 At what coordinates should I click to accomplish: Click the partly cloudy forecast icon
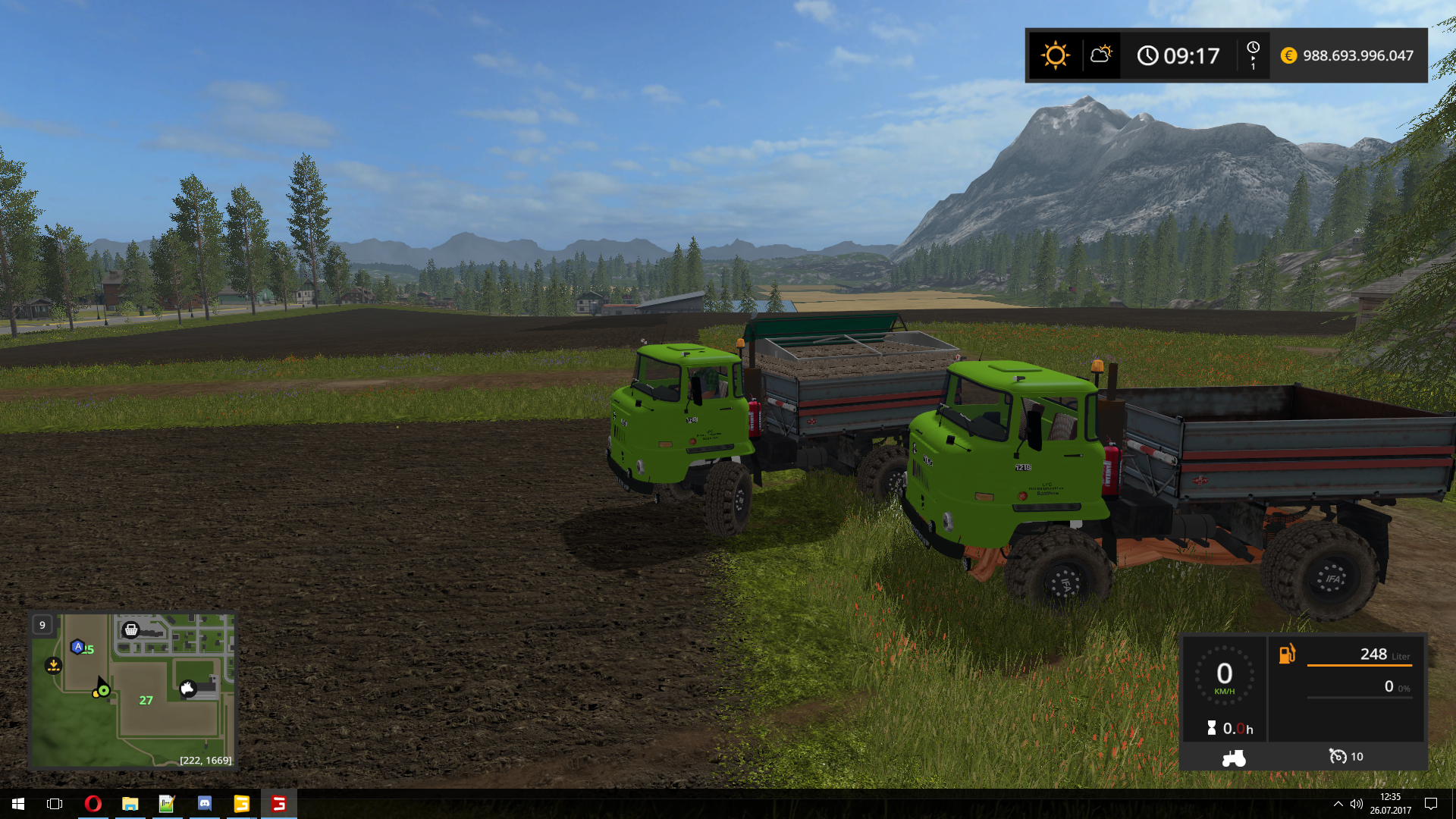(1100, 55)
